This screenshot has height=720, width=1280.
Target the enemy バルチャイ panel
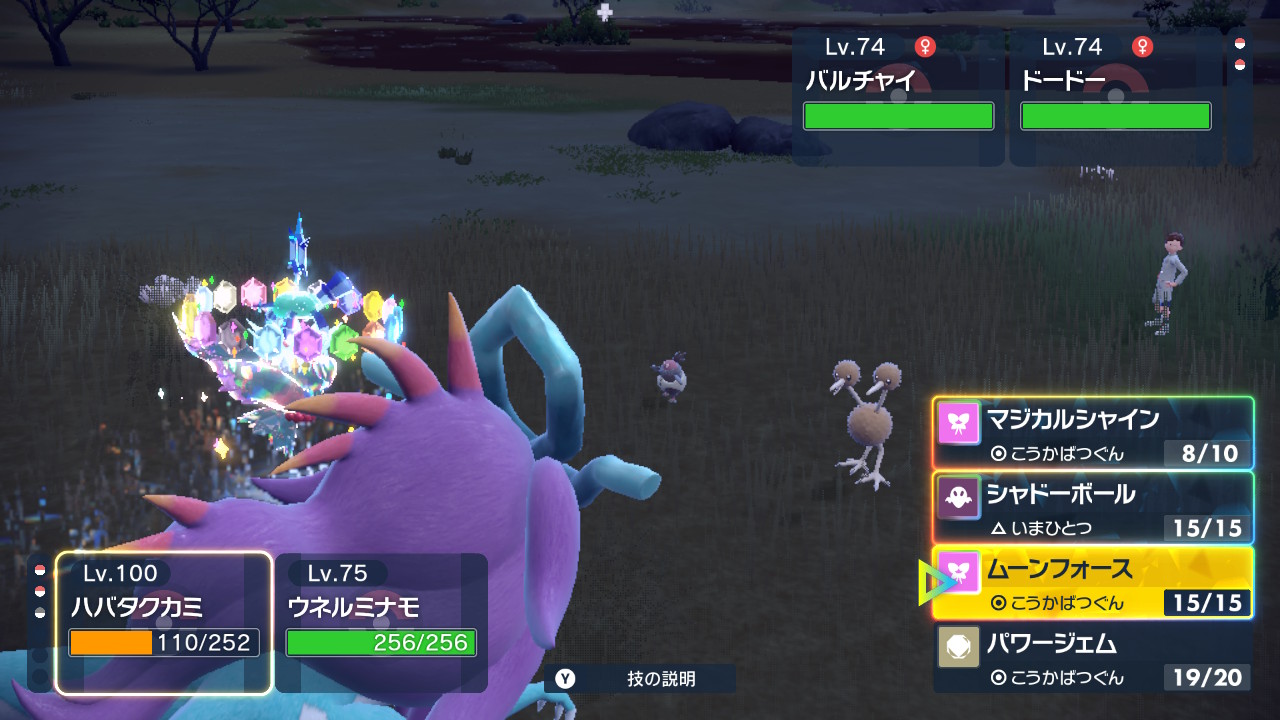[x=898, y=96]
